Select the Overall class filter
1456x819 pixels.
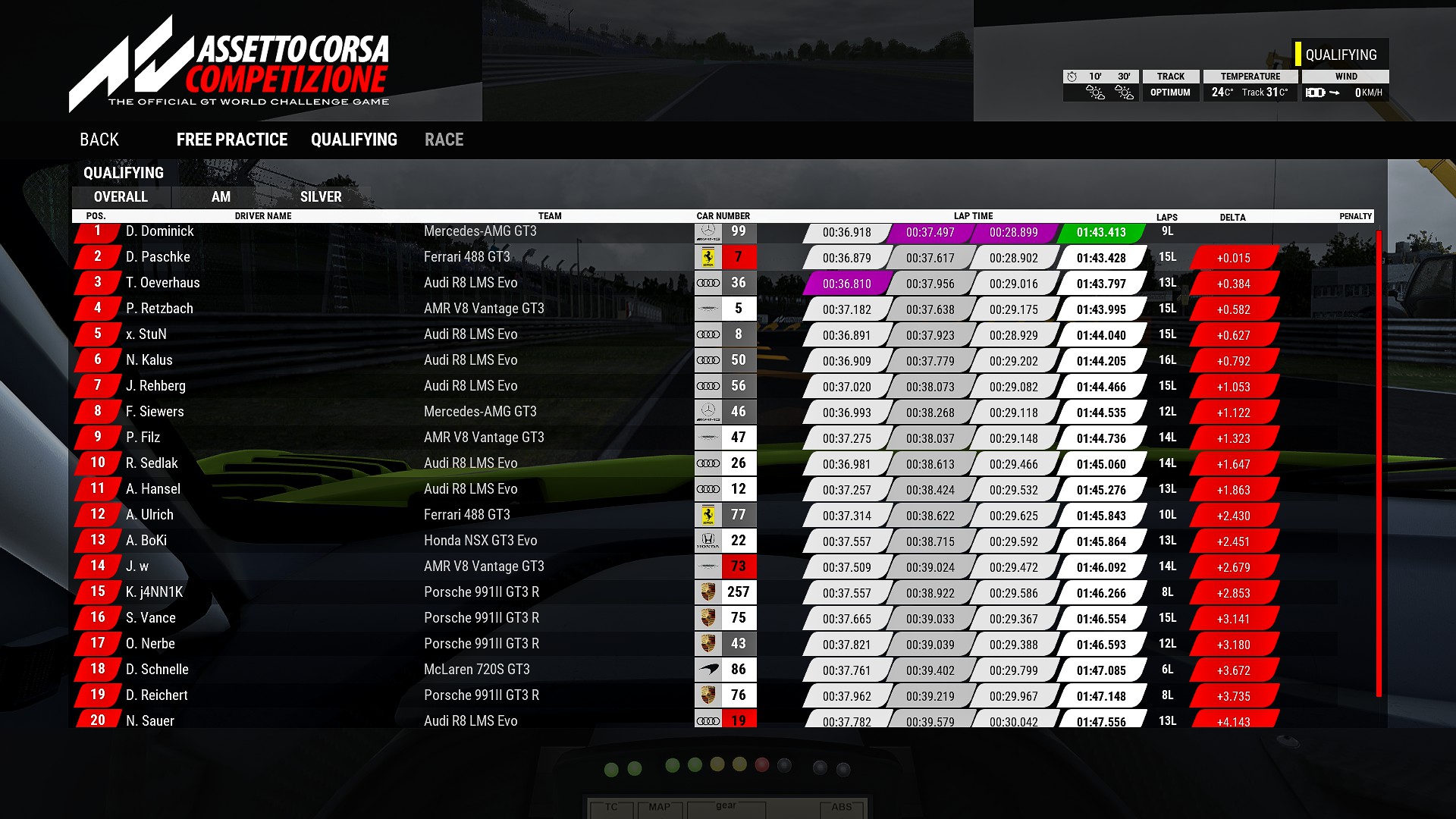click(121, 197)
